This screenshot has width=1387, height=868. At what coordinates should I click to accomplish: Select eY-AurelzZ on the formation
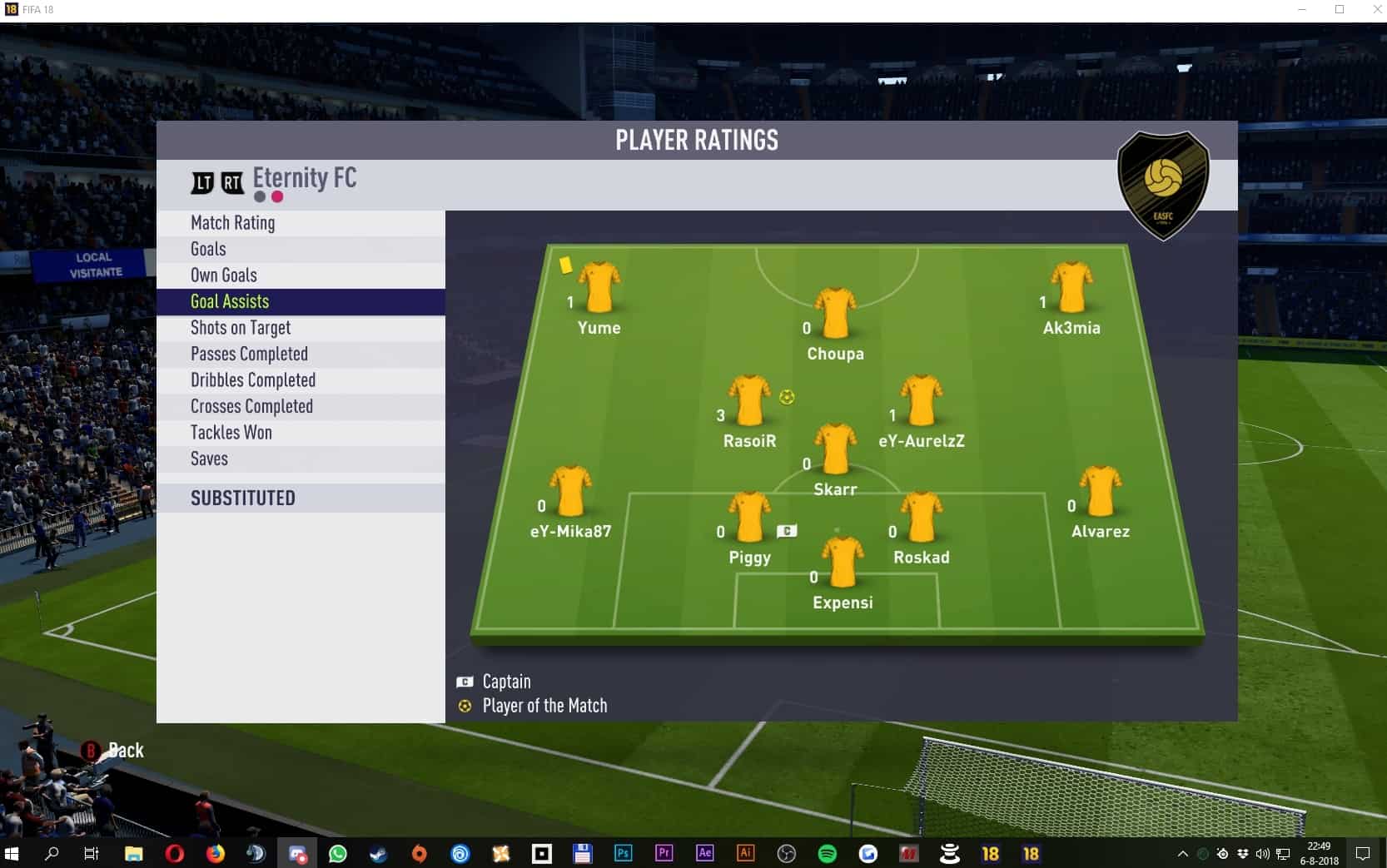(x=922, y=401)
